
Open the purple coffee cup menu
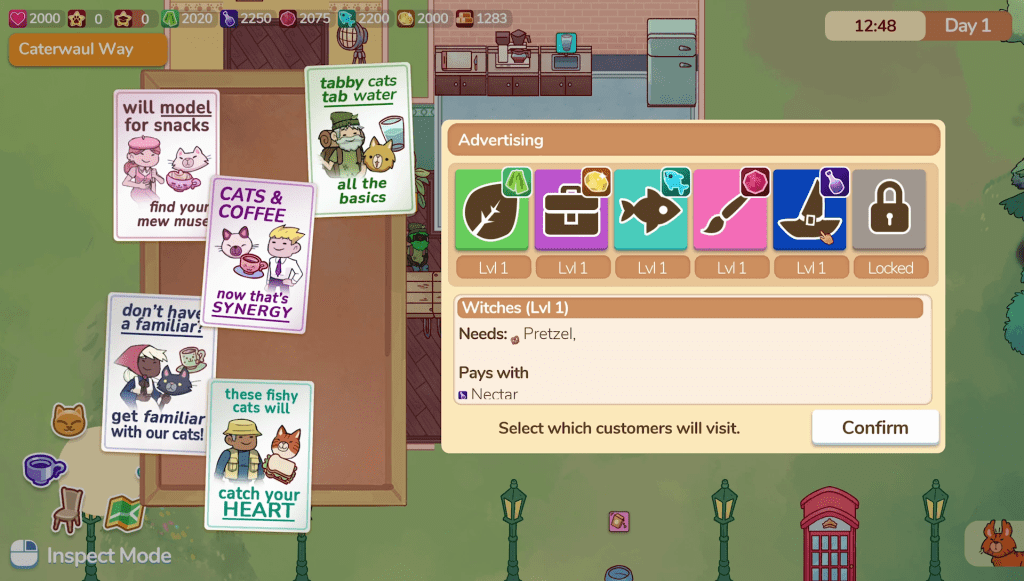(43, 468)
